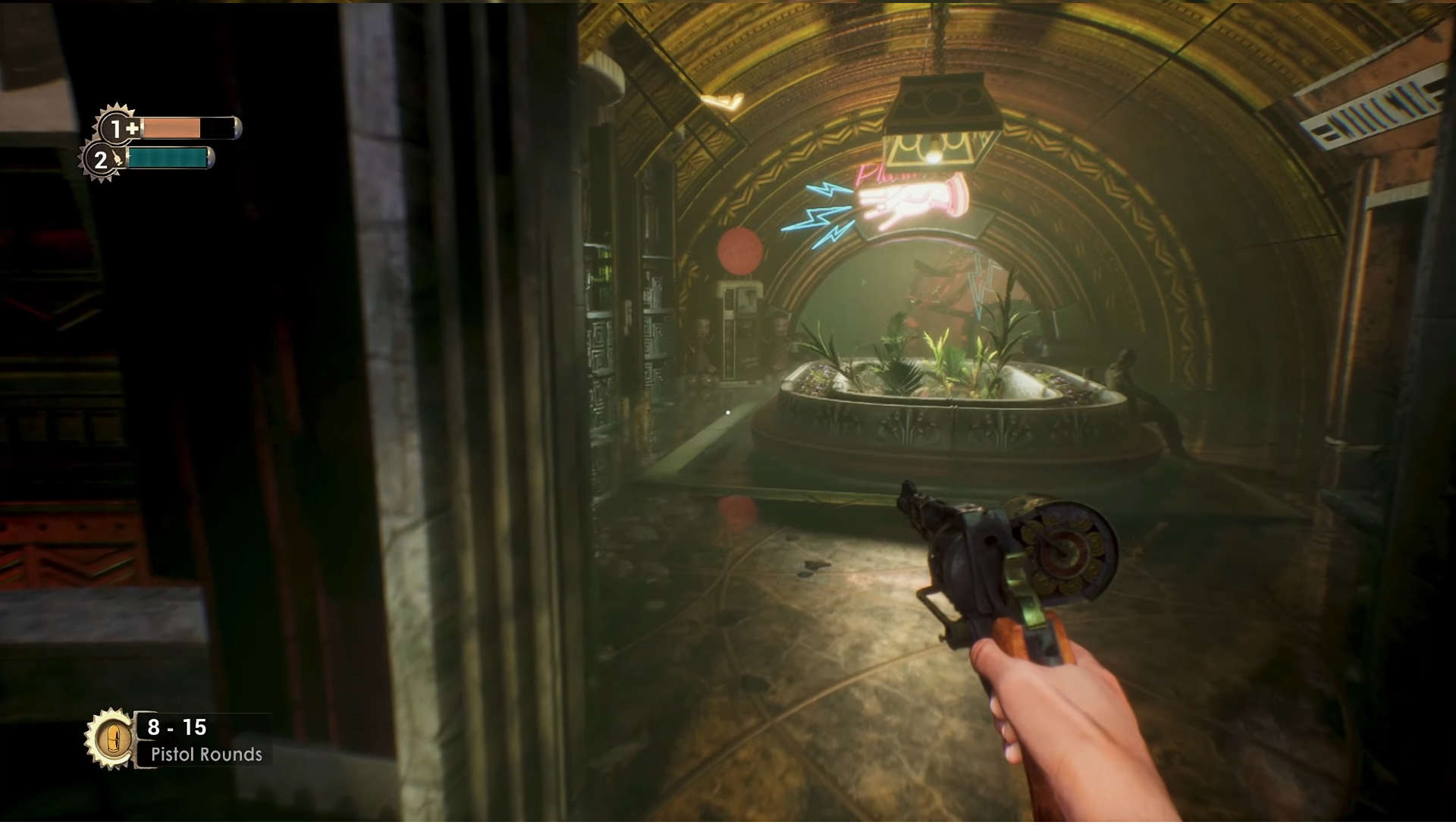The height and width of the screenshot is (825, 1456).
Task: Click the Pistol Rounds bullet icon
Action: click(x=111, y=738)
